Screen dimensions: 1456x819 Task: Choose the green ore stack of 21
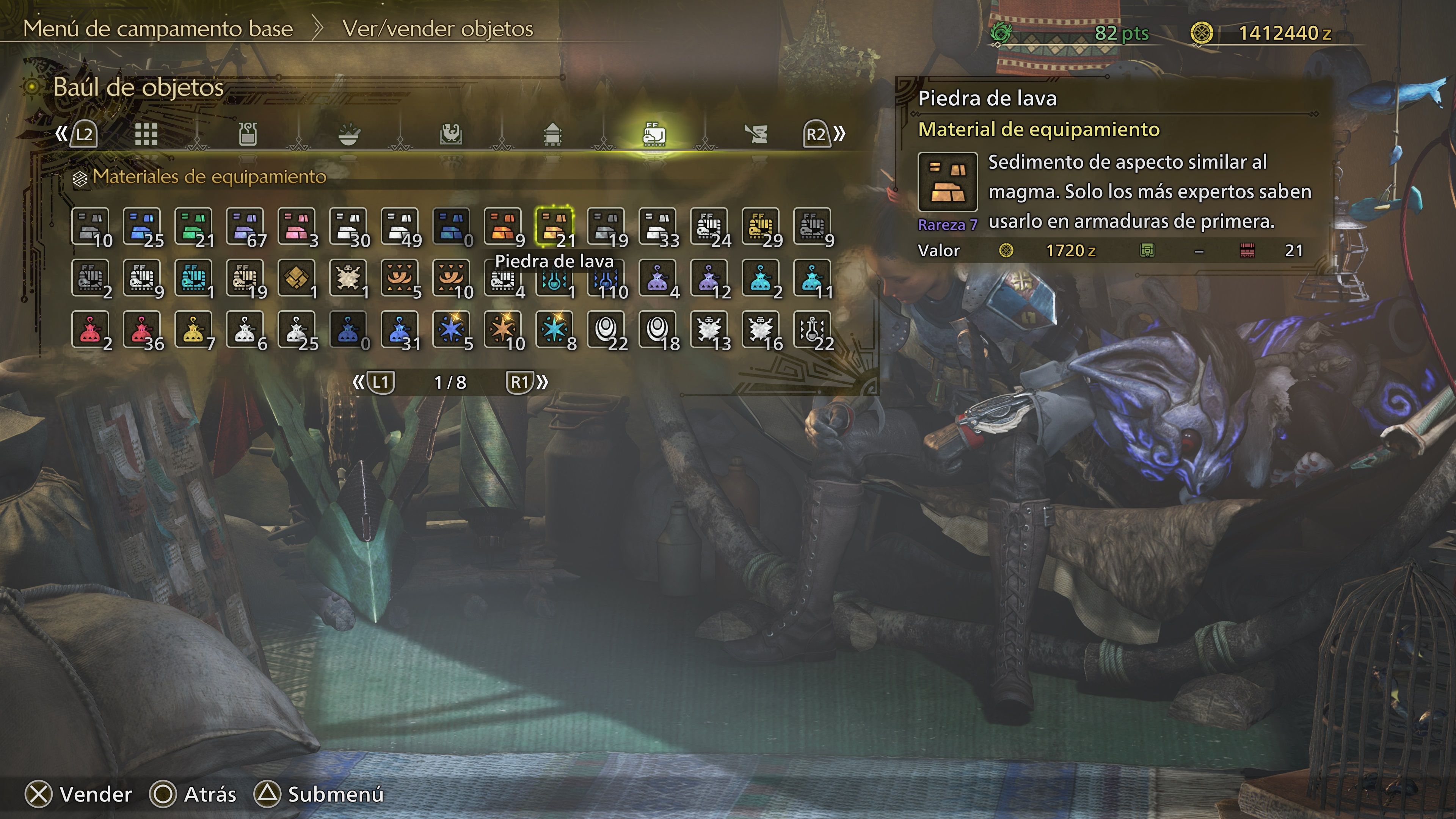(194, 226)
